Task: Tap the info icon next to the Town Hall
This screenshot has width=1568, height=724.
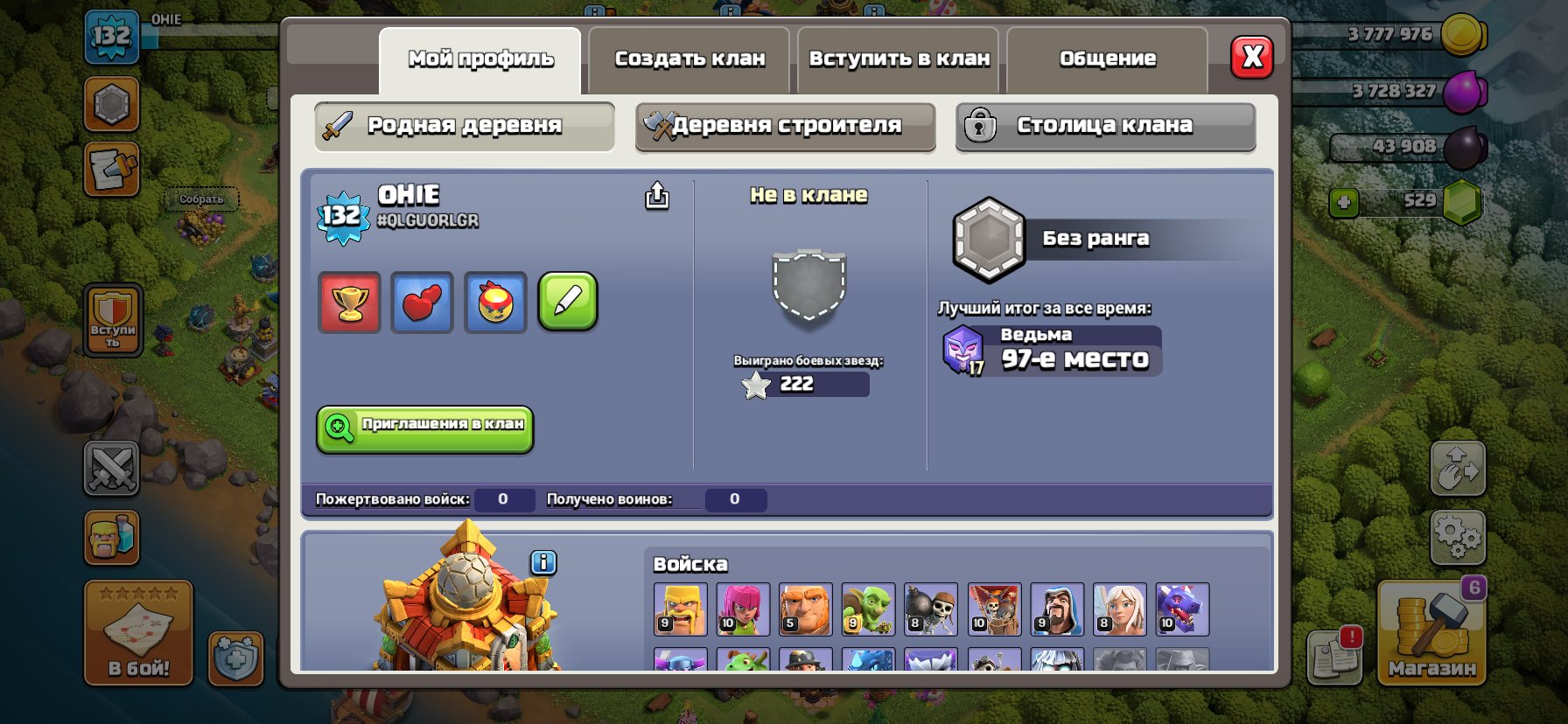Action: click(542, 563)
